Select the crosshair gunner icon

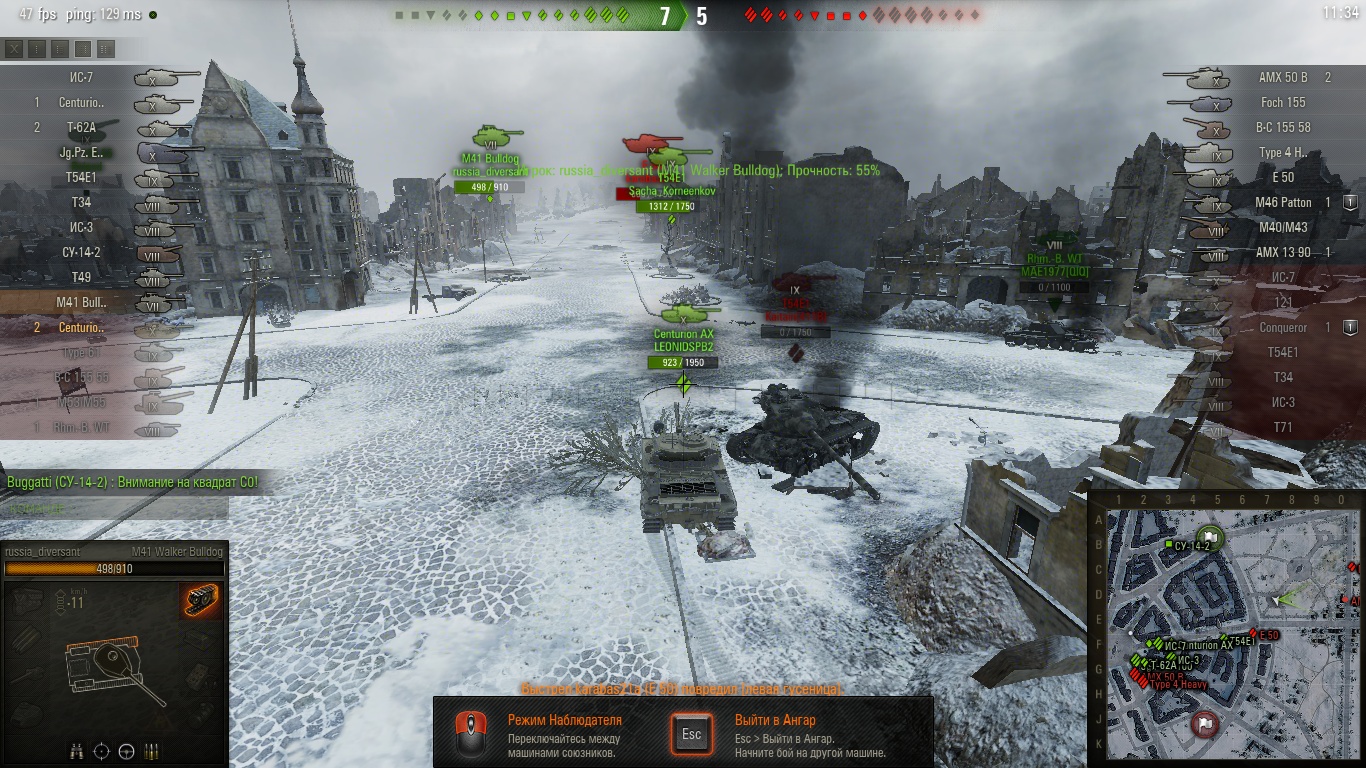[x=102, y=751]
